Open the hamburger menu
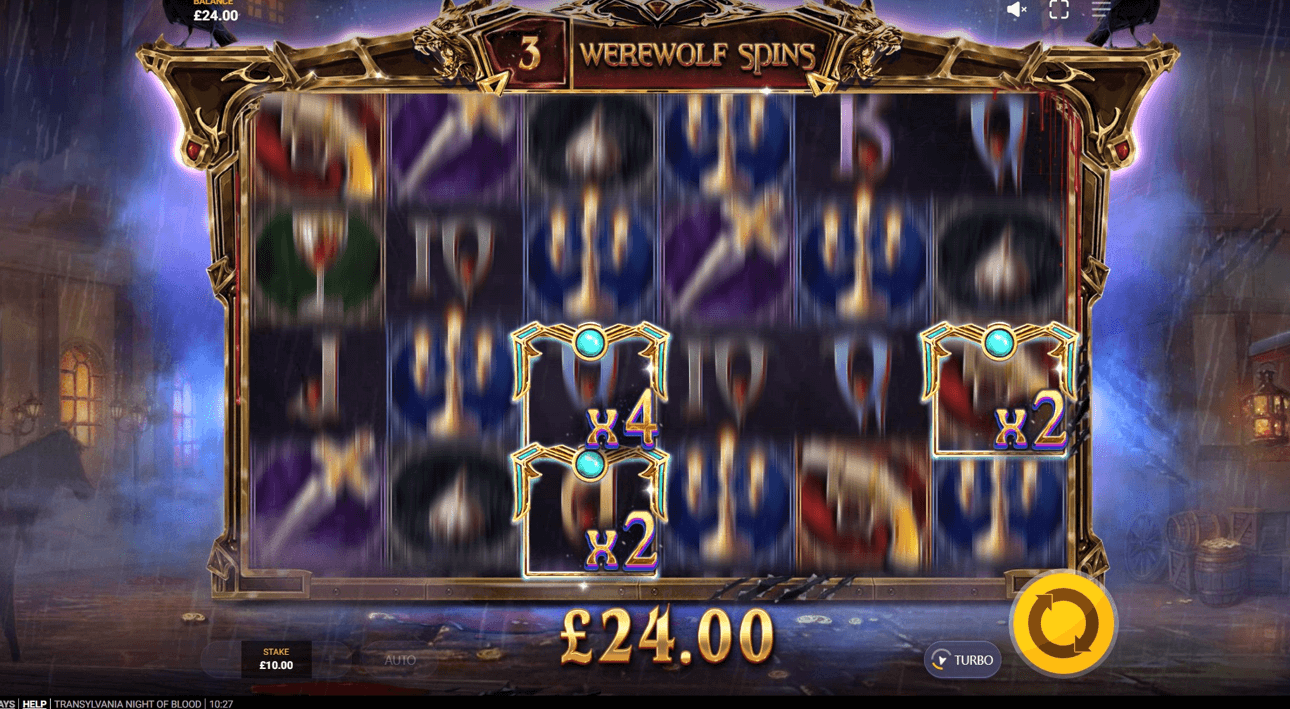Image resolution: width=1290 pixels, height=709 pixels. click(x=1101, y=10)
